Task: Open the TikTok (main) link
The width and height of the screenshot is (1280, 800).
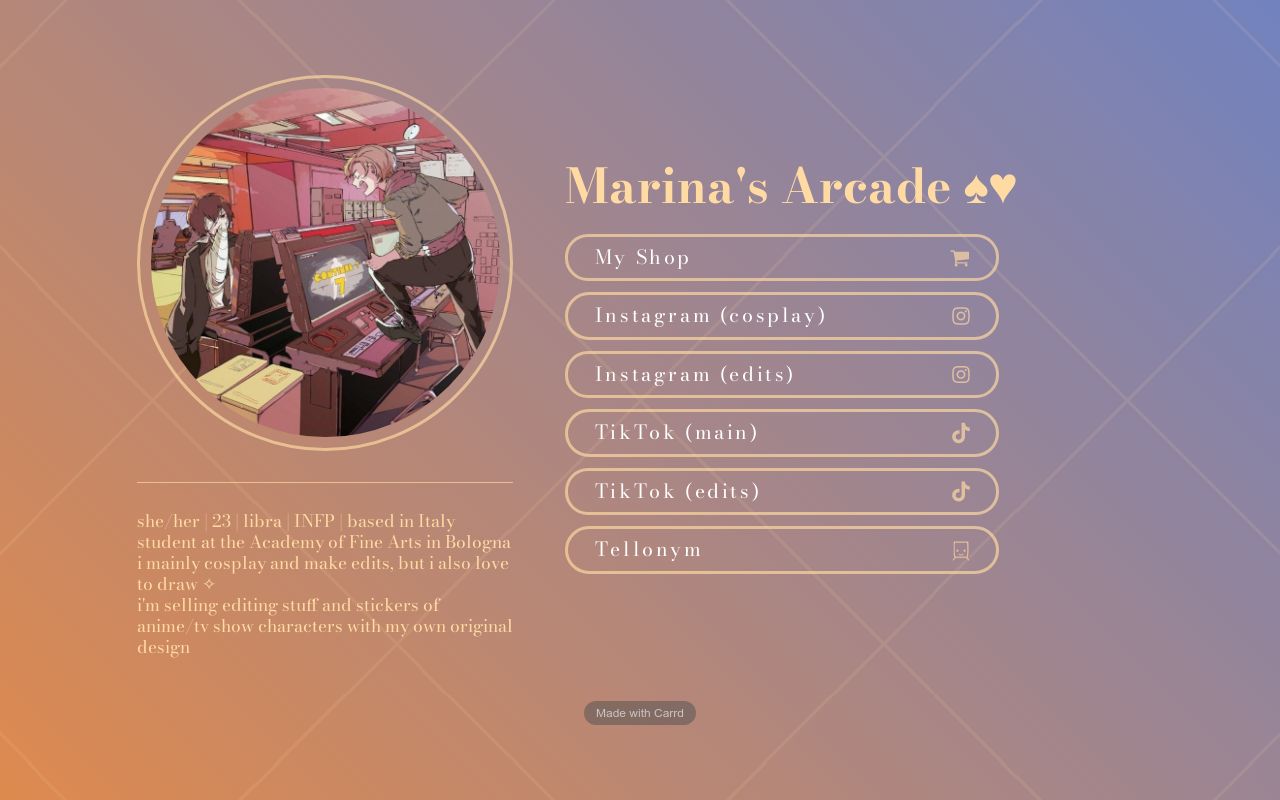Action: [781, 433]
